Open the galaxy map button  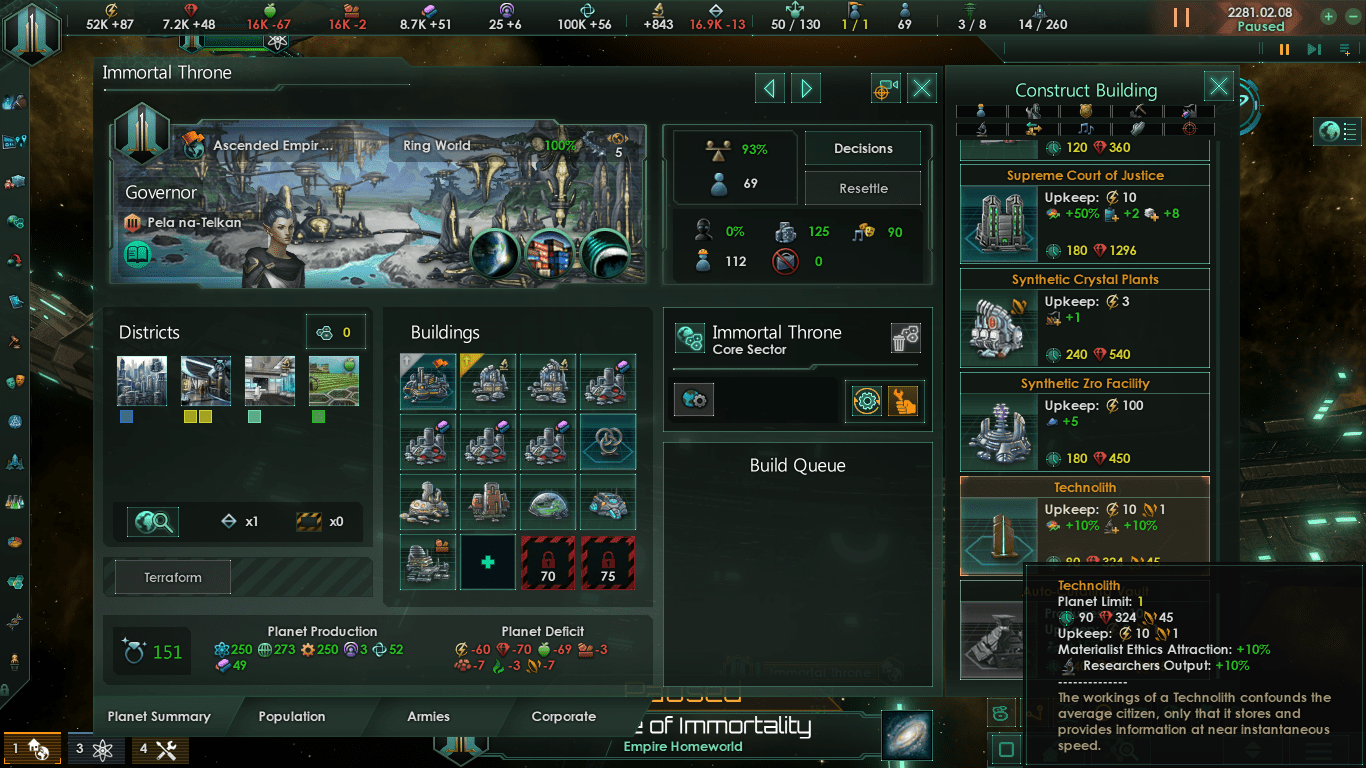907,735
